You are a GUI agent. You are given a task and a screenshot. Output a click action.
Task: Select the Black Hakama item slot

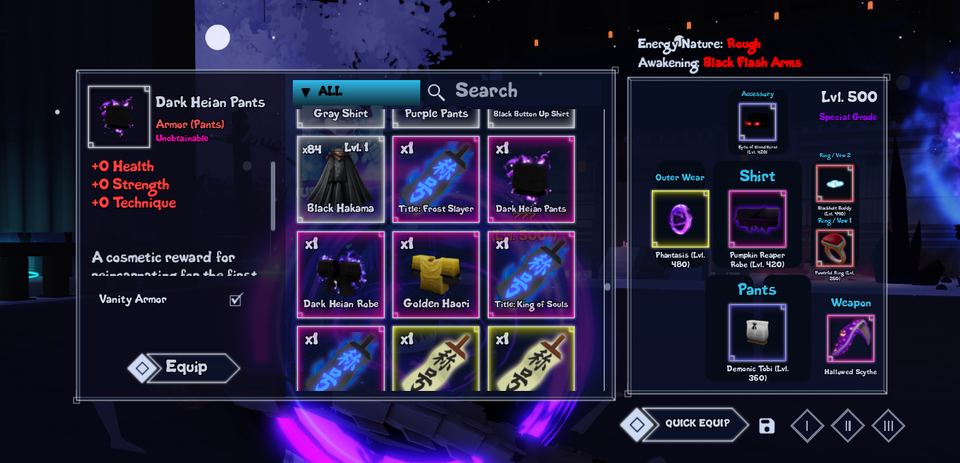pos(341,179)
